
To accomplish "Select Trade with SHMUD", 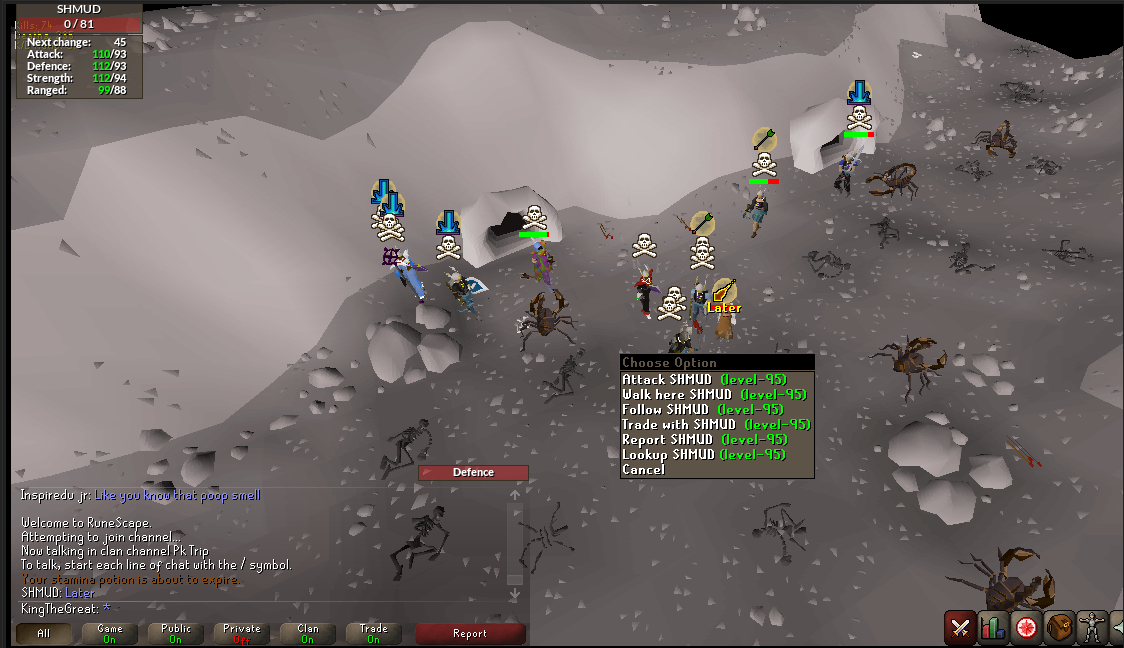I will [x=715, y=425].
